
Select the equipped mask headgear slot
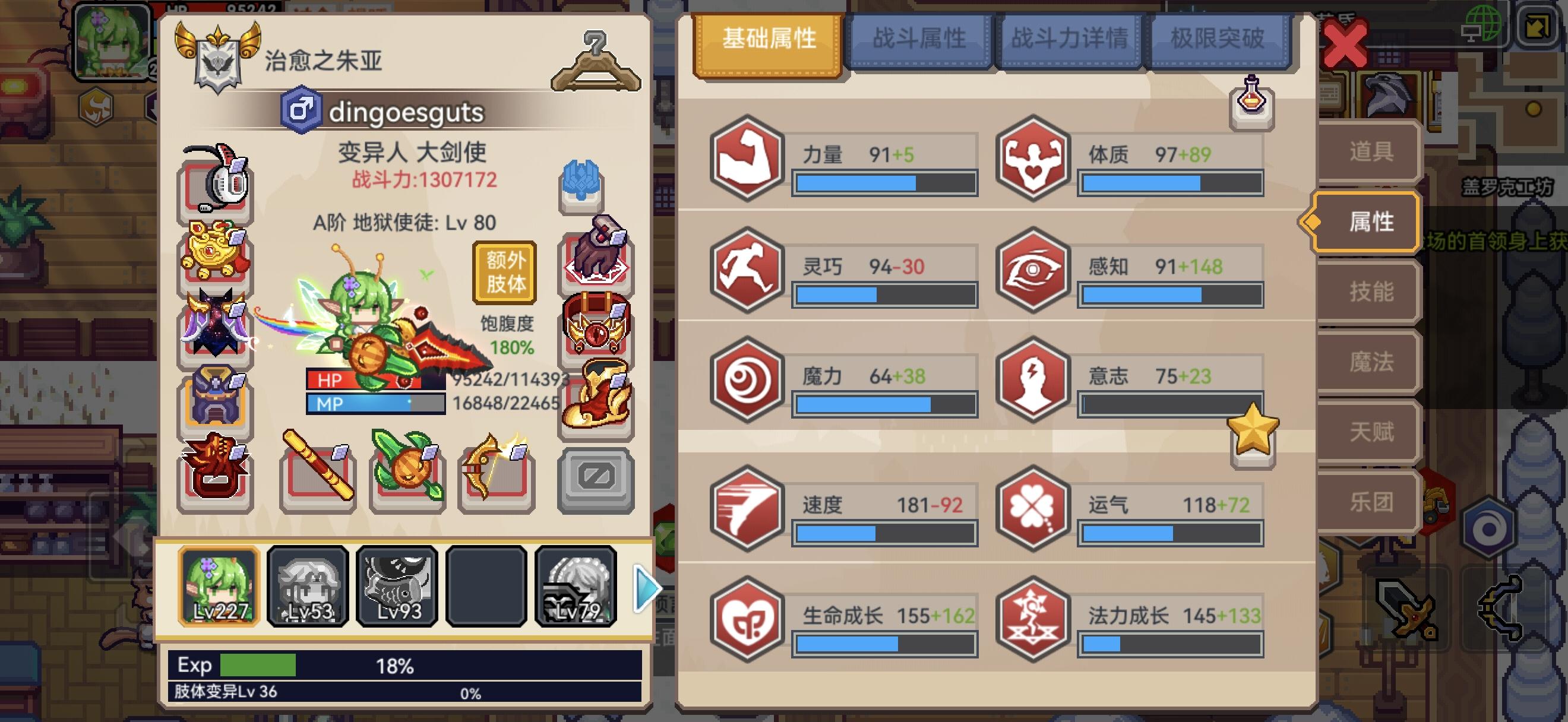tap(216, 185)
